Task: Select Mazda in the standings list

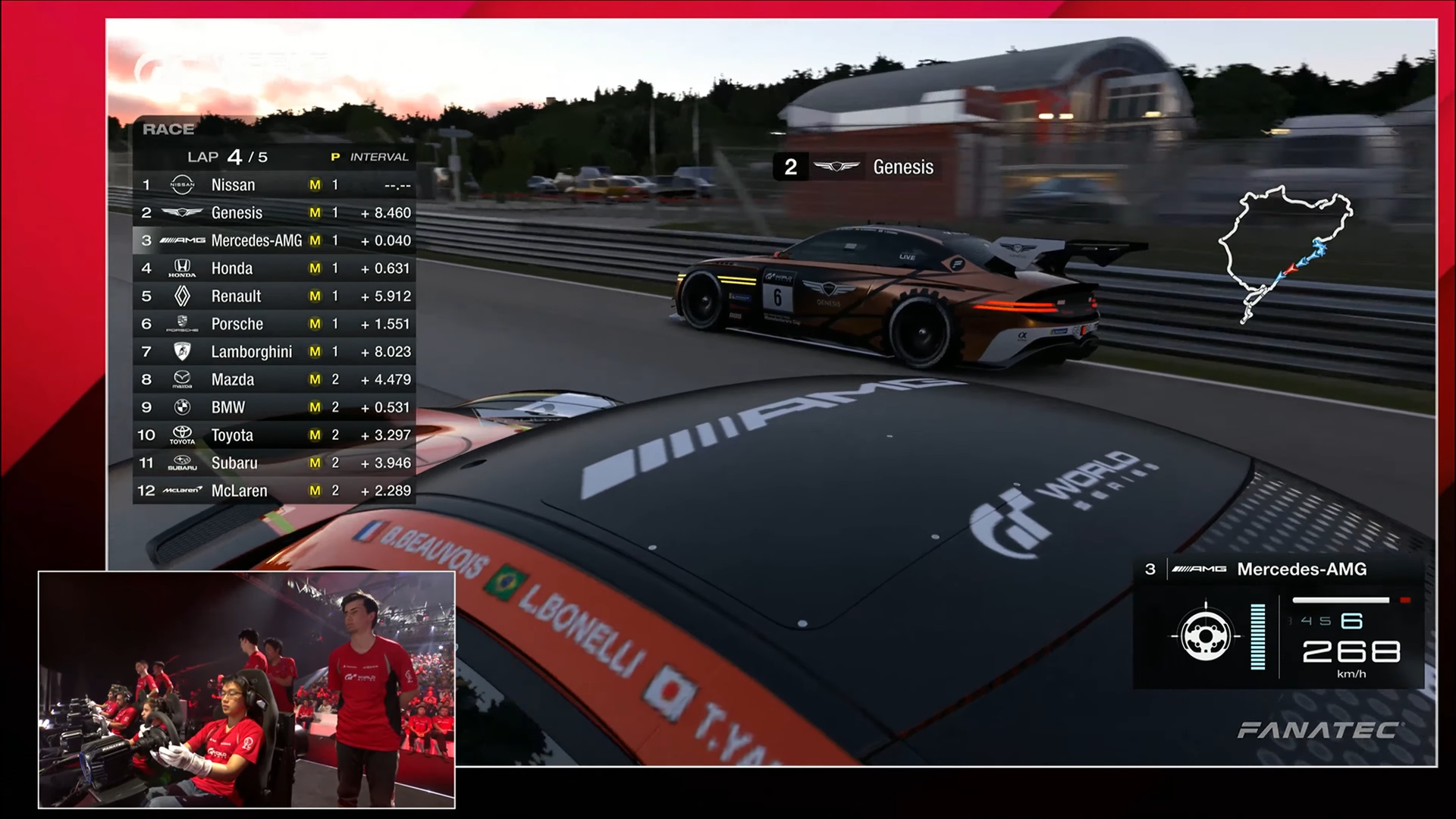Action: [x=275, y=380]
